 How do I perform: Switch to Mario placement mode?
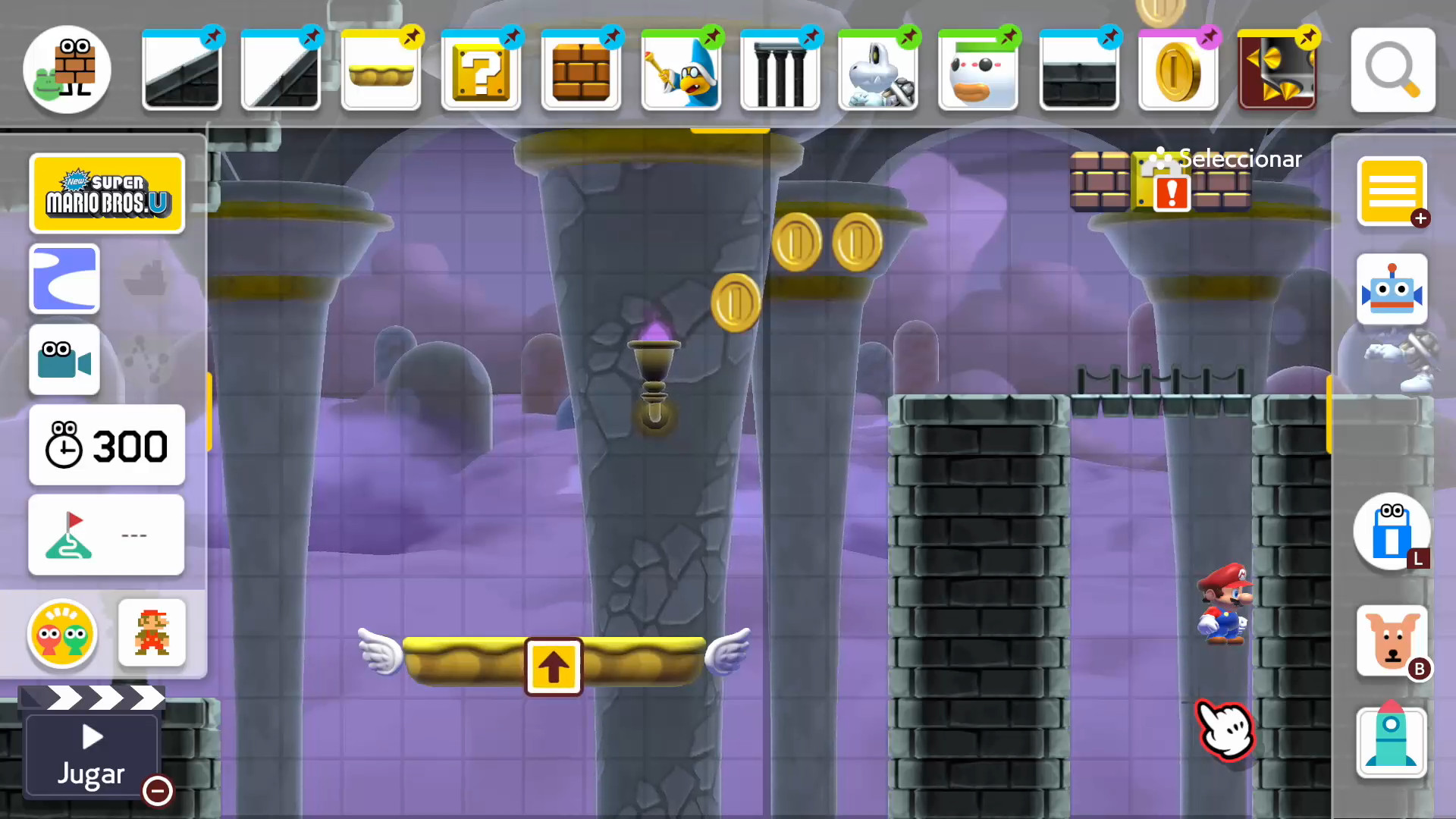[x=152, y=633]
